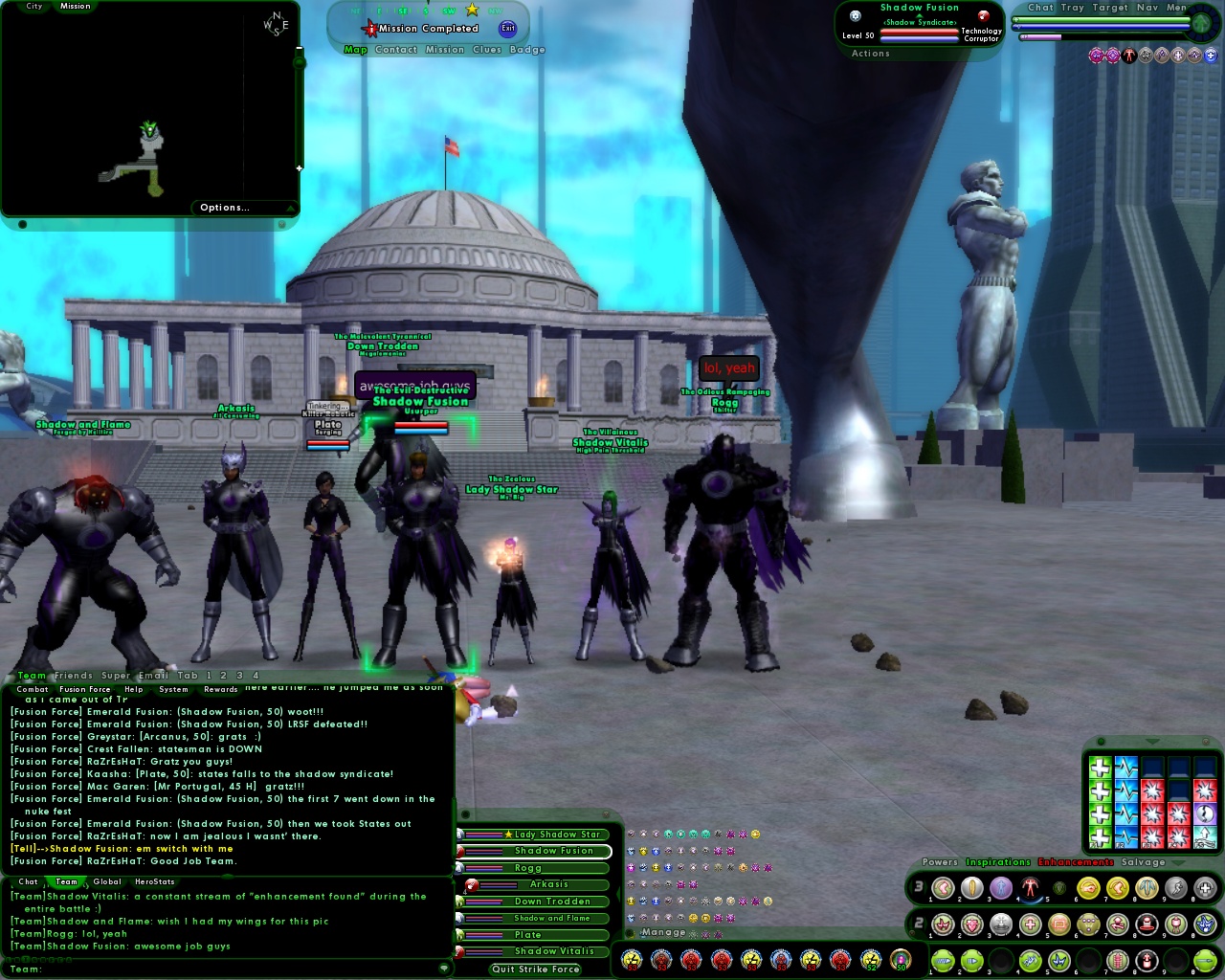Expand the Salvage panel with the green arrow

pos(1178,862)
